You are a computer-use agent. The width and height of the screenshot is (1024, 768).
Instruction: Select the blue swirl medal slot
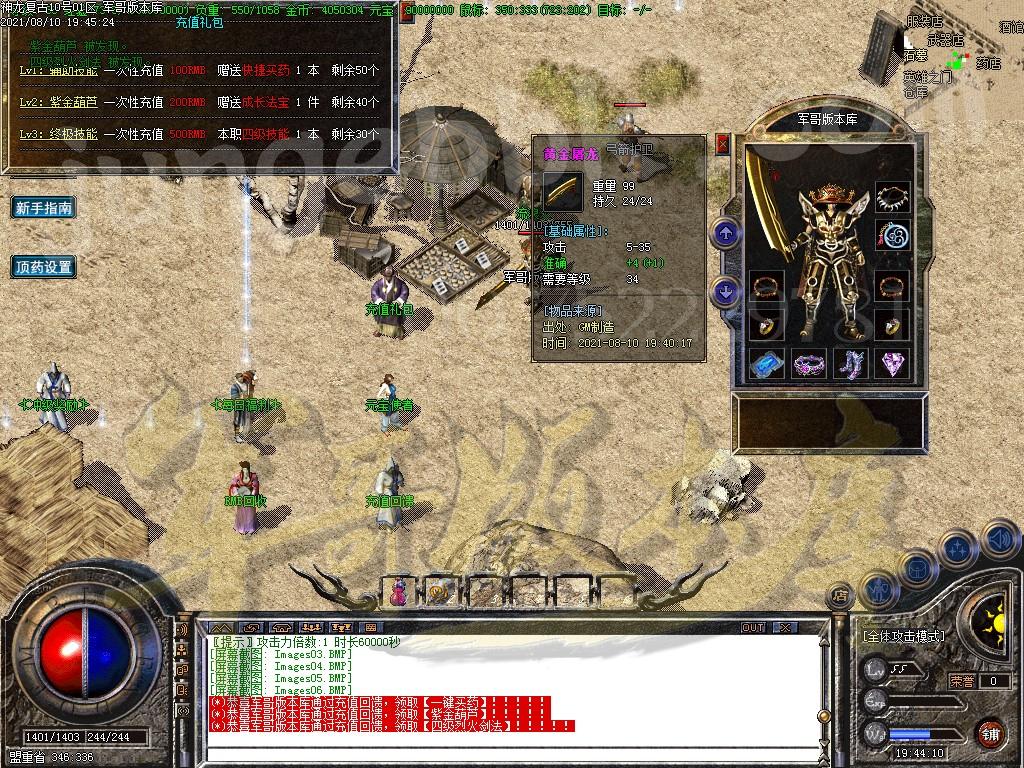891,237
